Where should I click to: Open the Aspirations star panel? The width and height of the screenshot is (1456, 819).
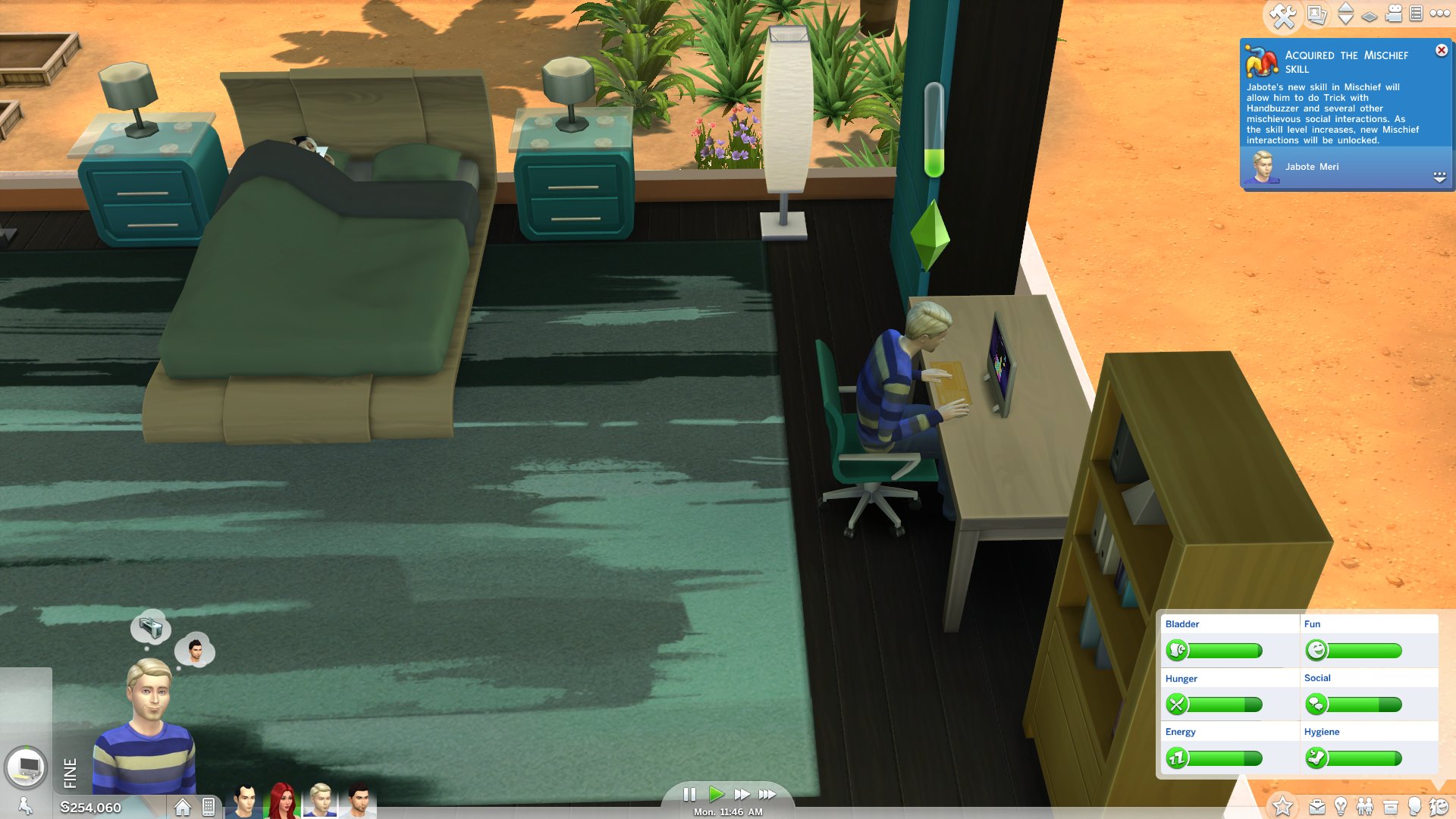[x=1283, y=805]
